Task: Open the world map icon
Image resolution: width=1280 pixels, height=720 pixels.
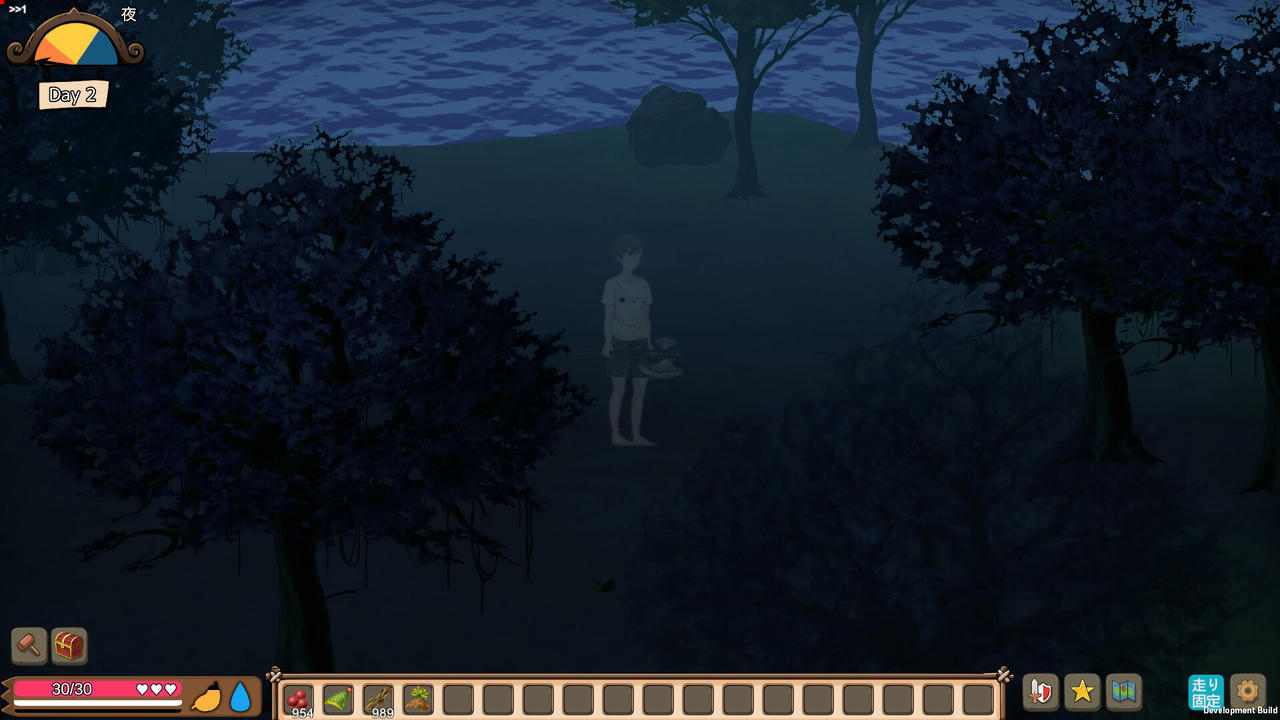Action: tap(1124, 691)
